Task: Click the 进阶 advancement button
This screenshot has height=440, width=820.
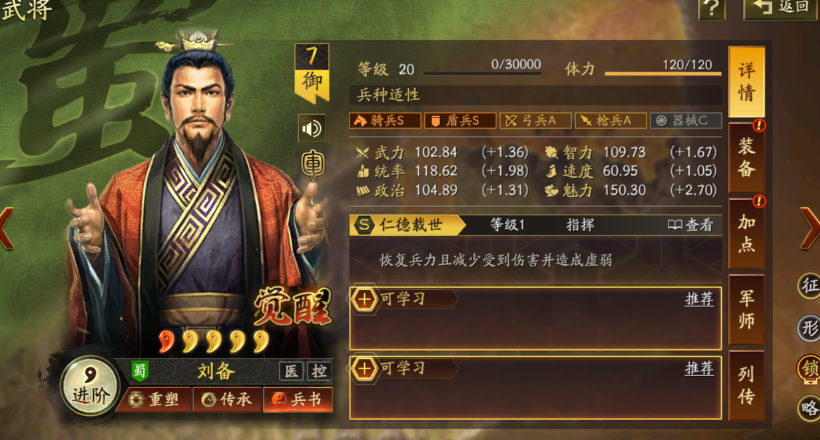Action: click(85, 385)
